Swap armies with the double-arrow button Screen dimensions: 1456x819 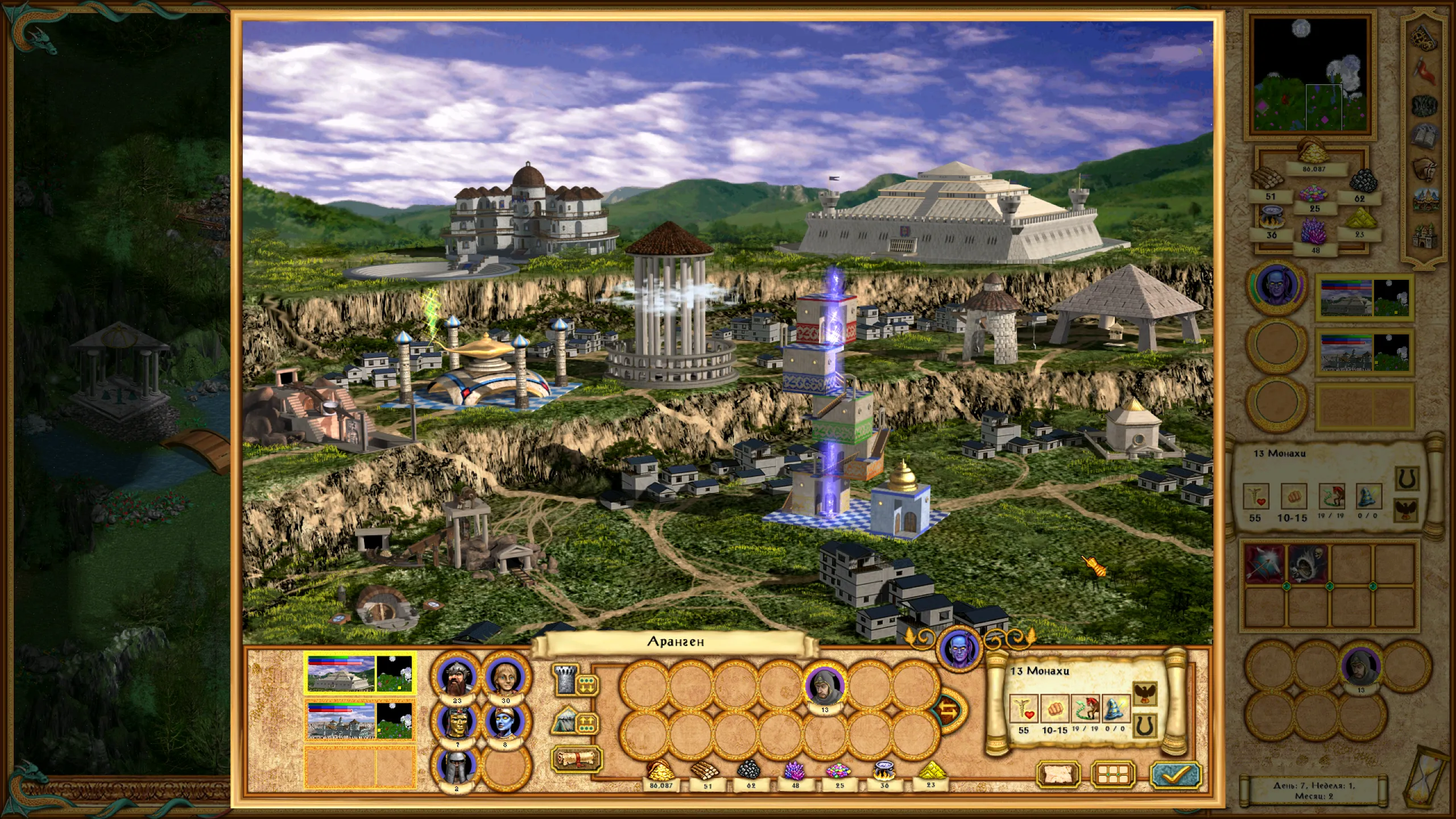949,709
